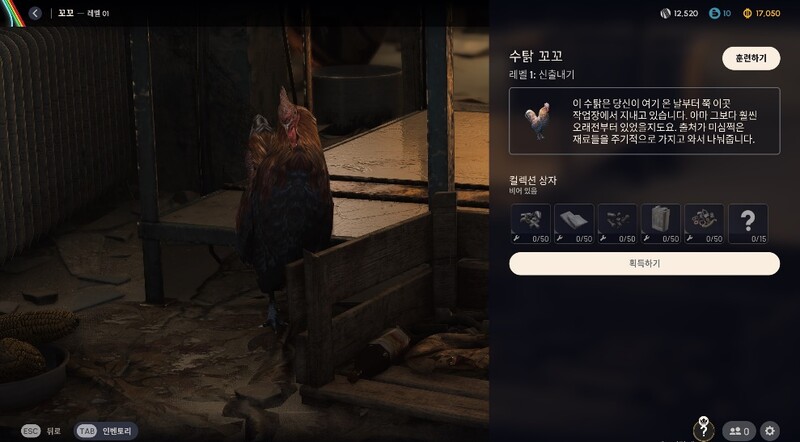
Task: Open the gear settings icon
Action: [x=769, y=431]
